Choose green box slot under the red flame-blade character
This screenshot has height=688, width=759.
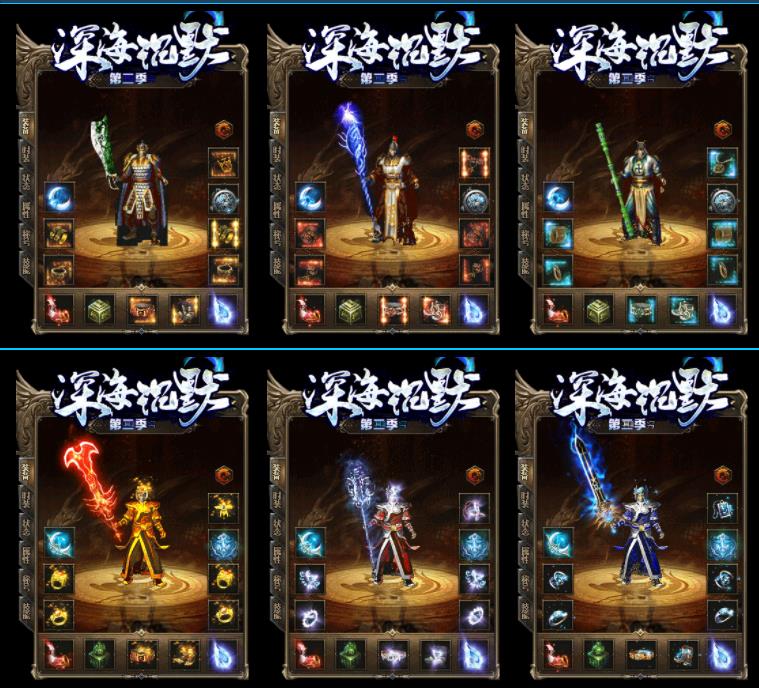click(x=97, y=655)
